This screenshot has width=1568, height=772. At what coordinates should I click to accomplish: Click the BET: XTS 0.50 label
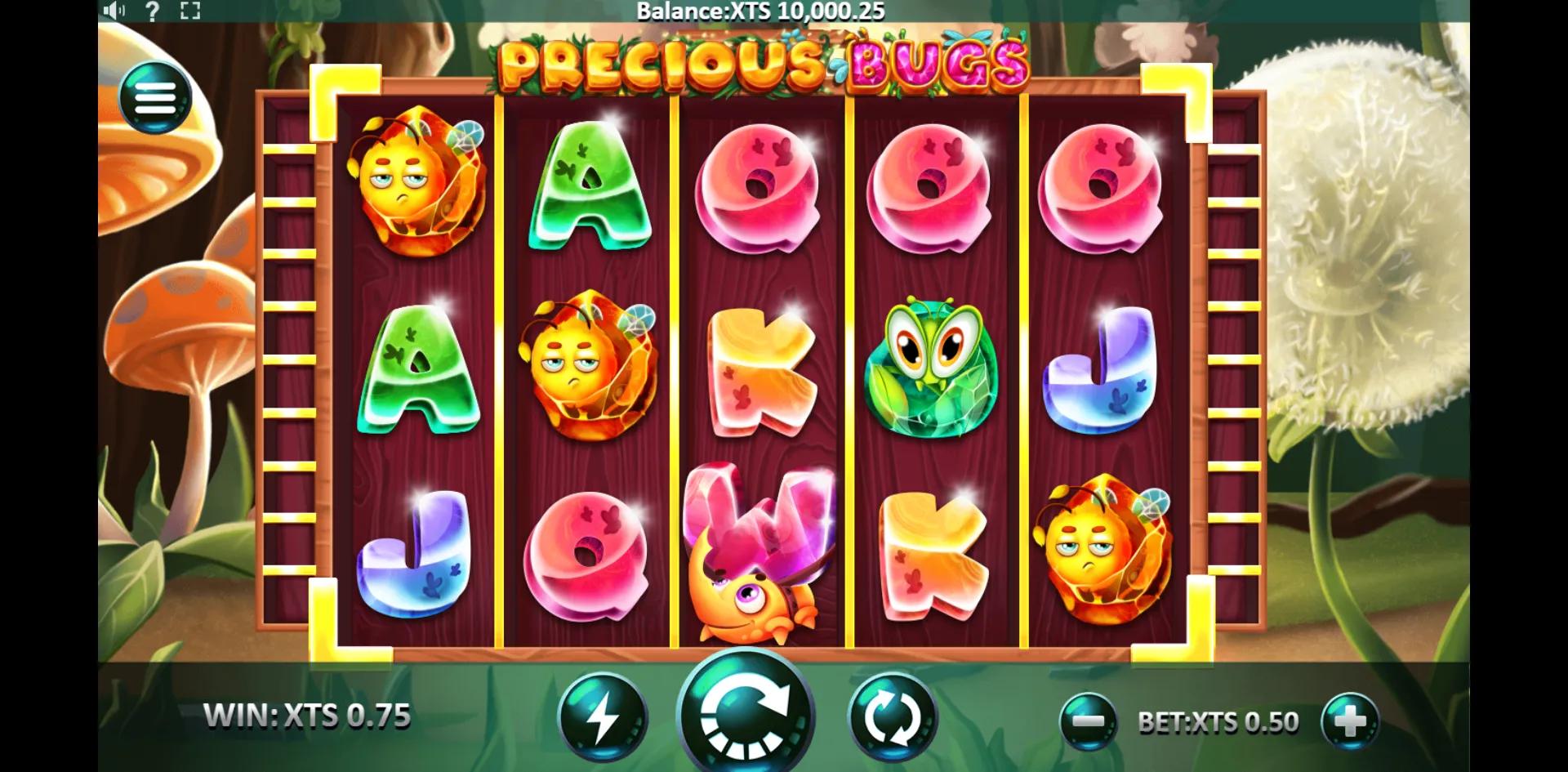click(x=1221, y=721)
